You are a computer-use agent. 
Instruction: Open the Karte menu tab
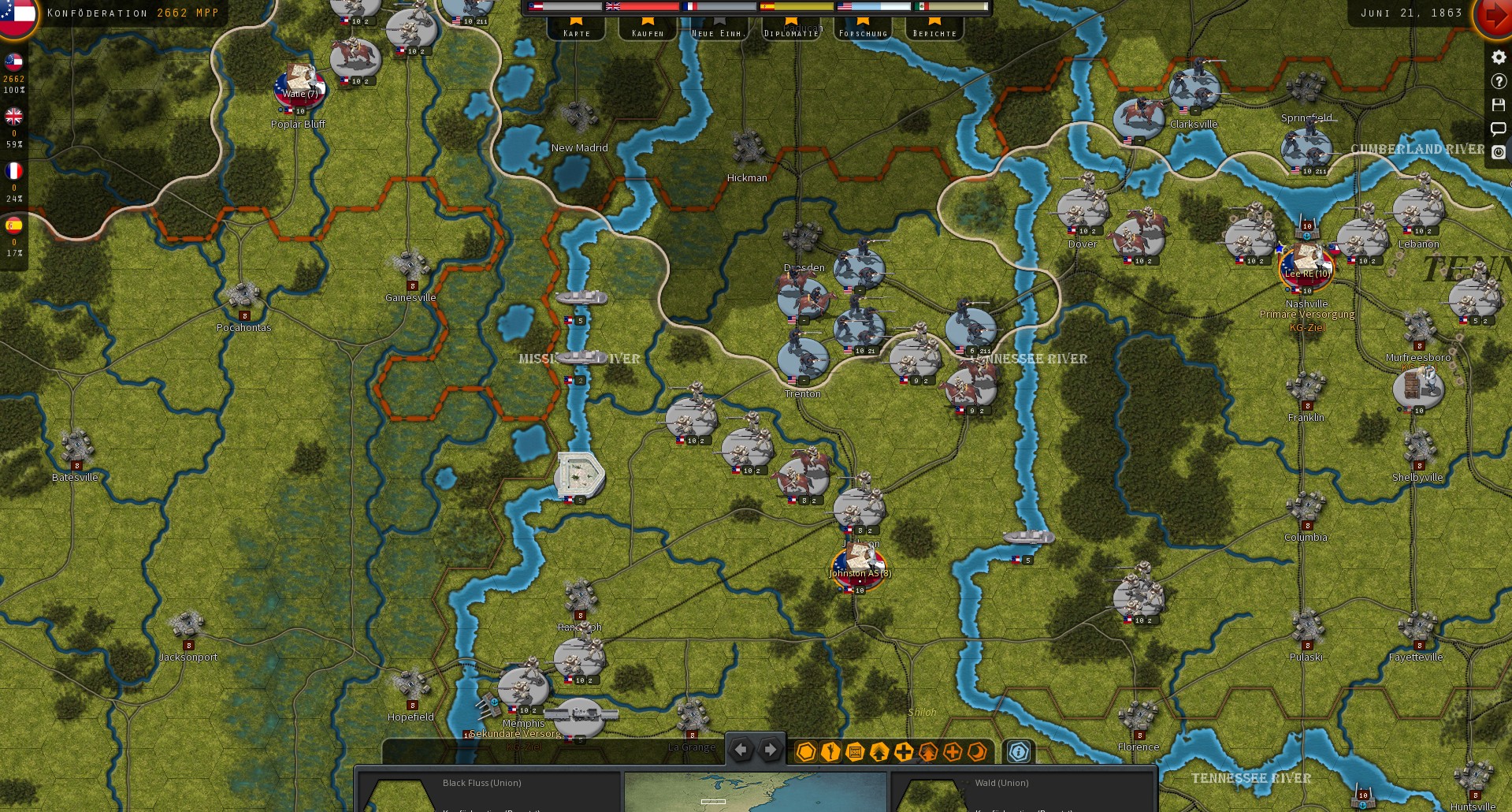576,32
